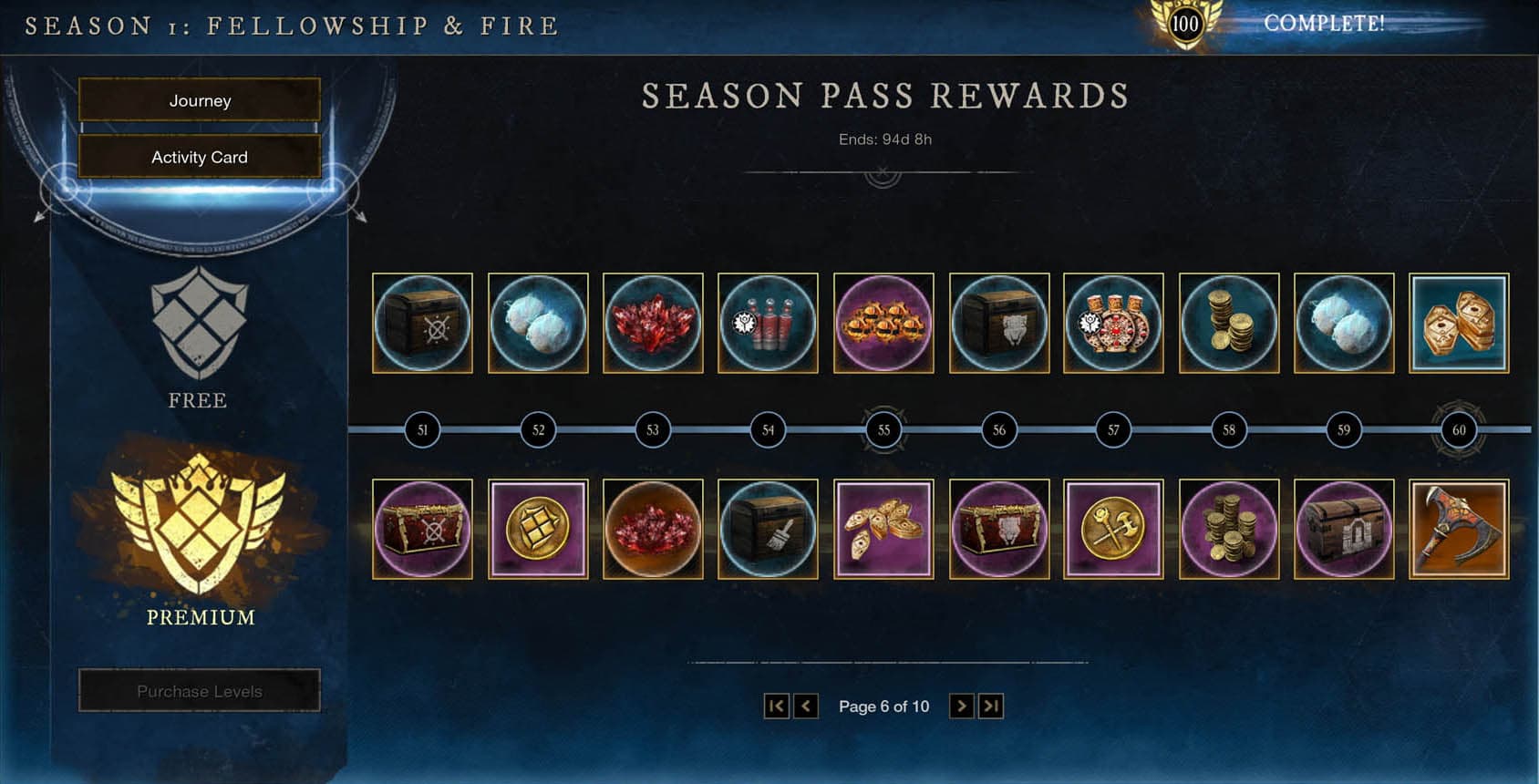
Task: Select the level 60 marker on the track
Action: (1457, 429)
